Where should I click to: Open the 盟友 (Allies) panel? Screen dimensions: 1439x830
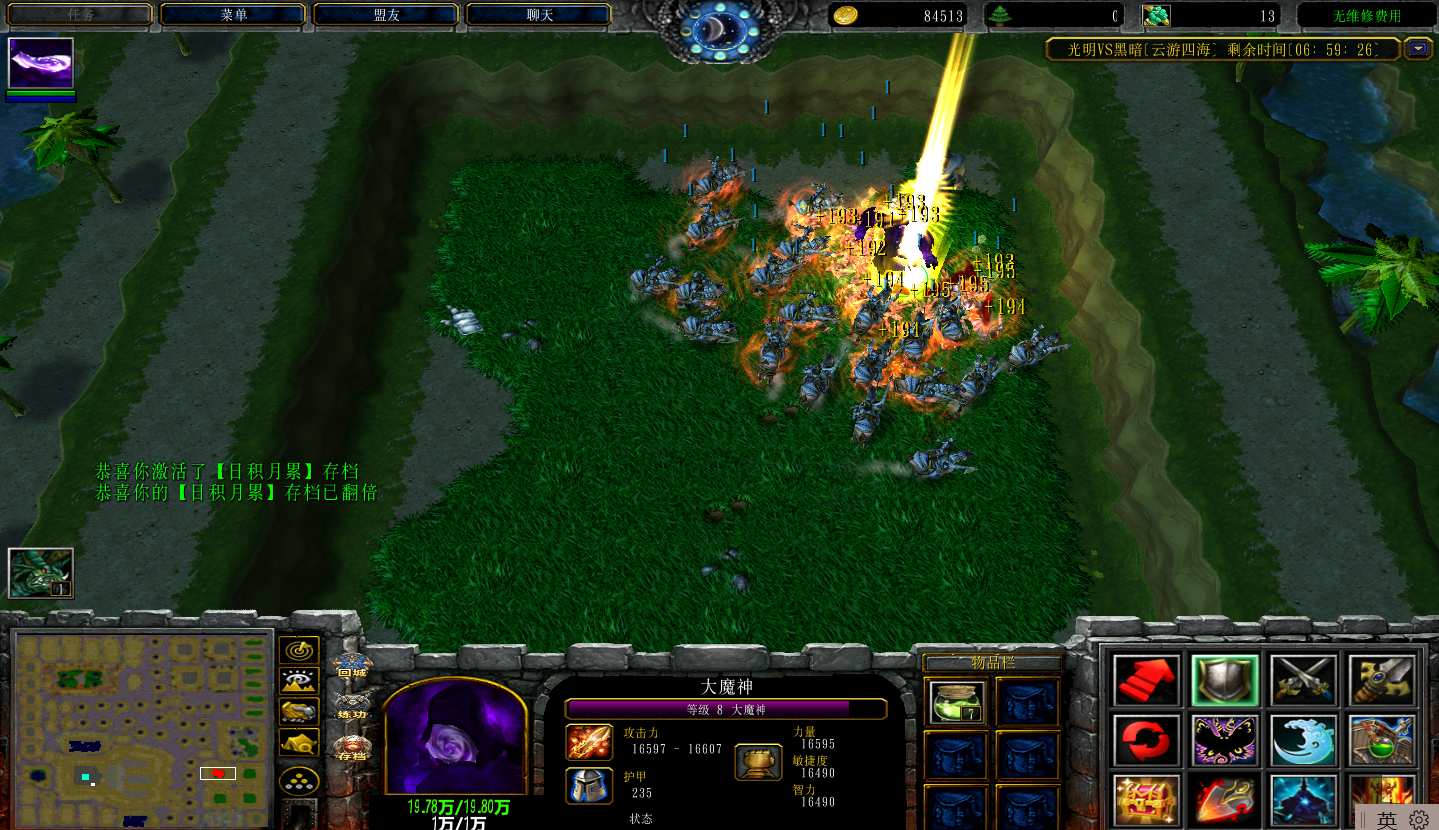click(x=386, y=15)
